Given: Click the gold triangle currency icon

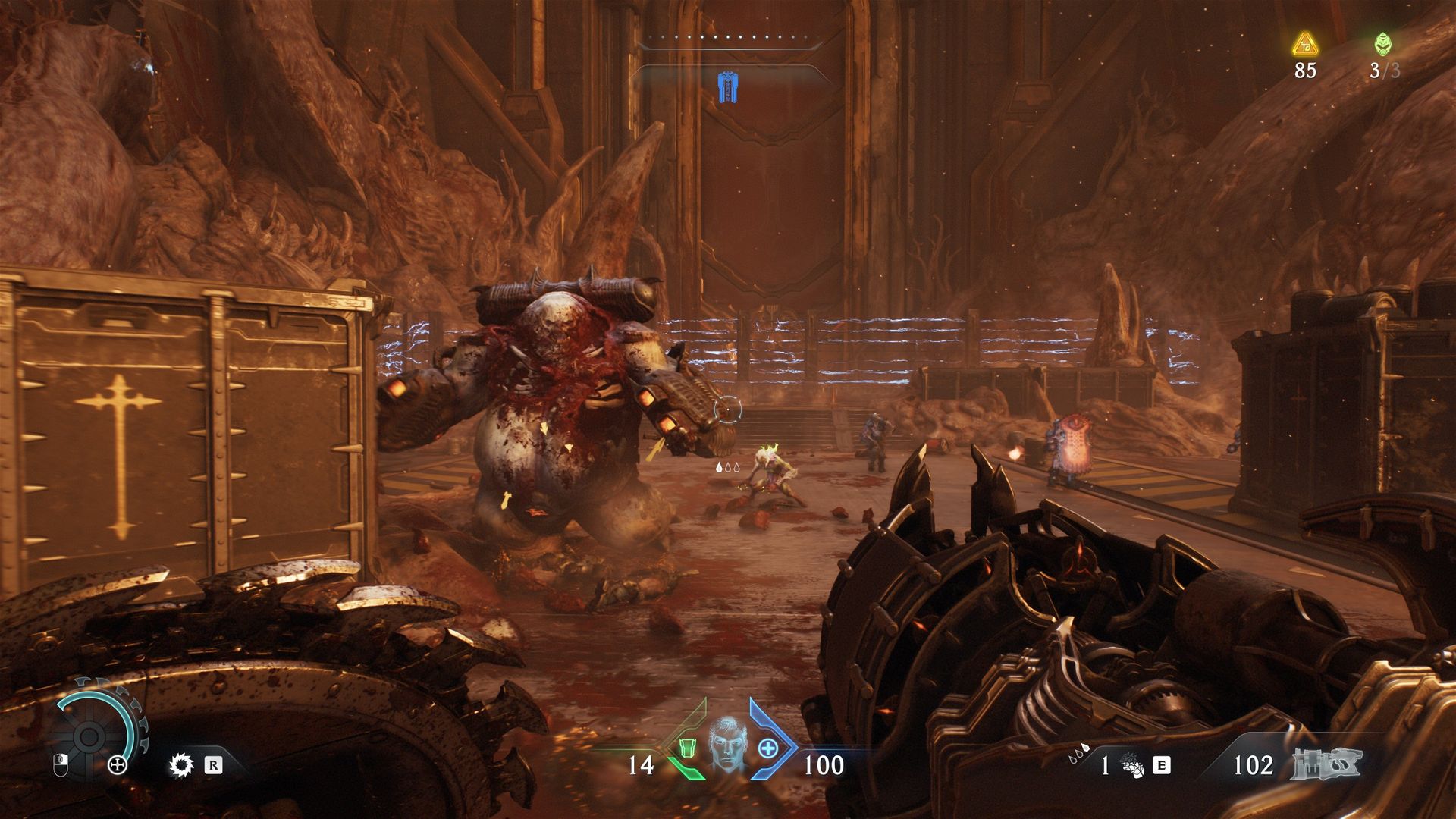Looking at the screenshot, I should [1305, 45].
